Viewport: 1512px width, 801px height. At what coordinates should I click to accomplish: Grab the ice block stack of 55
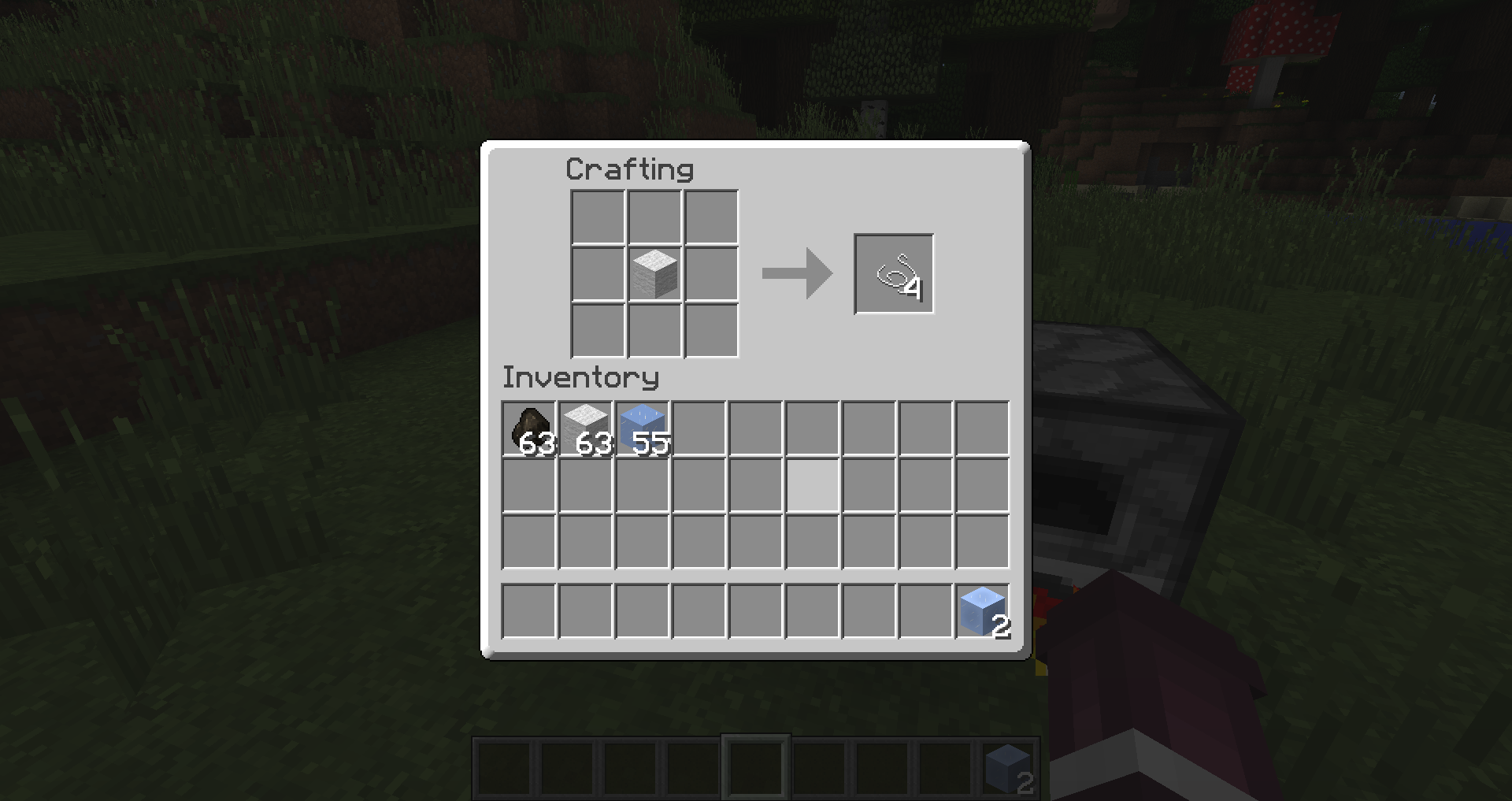coord(643,428)
